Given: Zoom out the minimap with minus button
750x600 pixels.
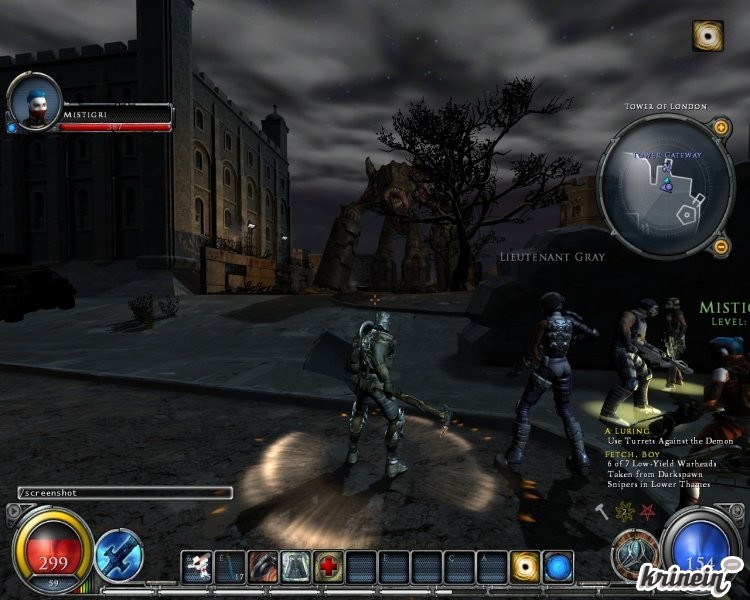Looking at the screenshot, I should click(720, 246).
